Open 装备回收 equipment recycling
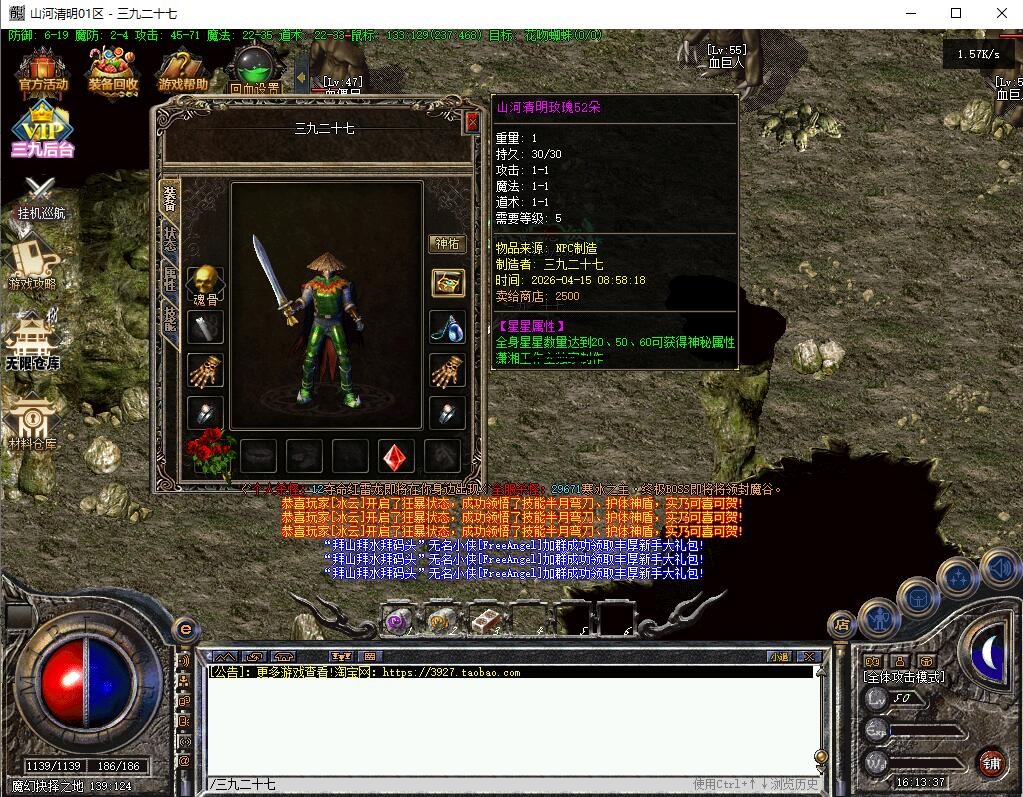Image resolution: width=1023 pixels, height=797 pixels. click(113, 70)
